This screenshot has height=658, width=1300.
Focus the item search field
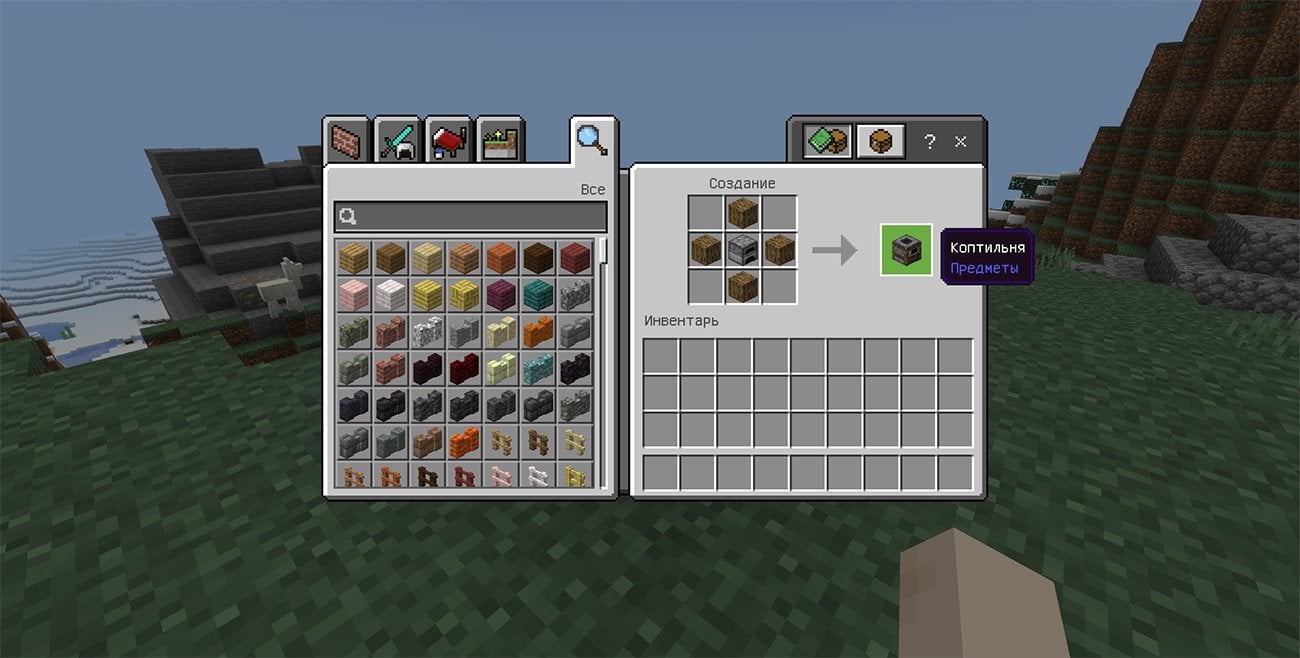coord(470,217)
